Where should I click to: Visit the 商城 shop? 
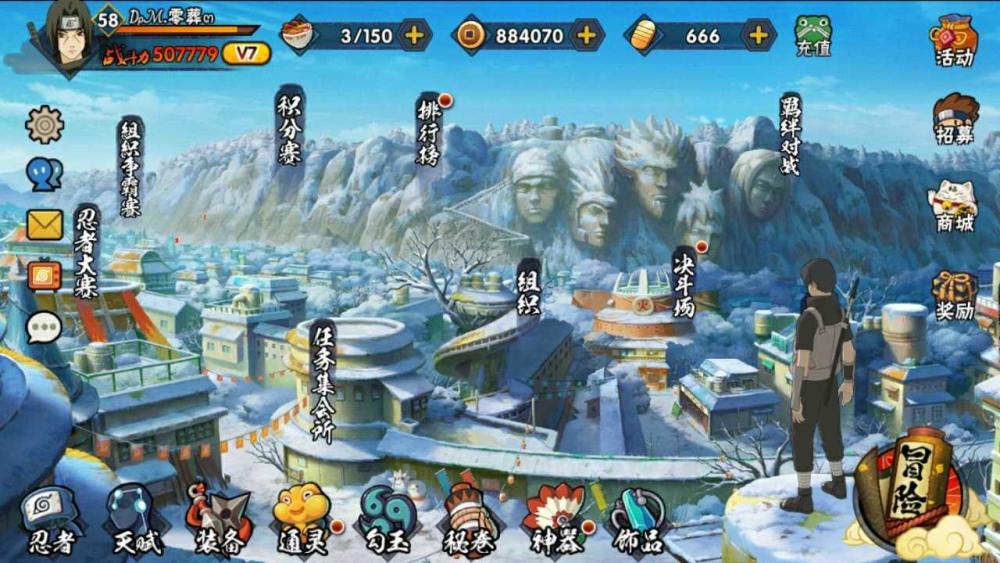point(954,207)
